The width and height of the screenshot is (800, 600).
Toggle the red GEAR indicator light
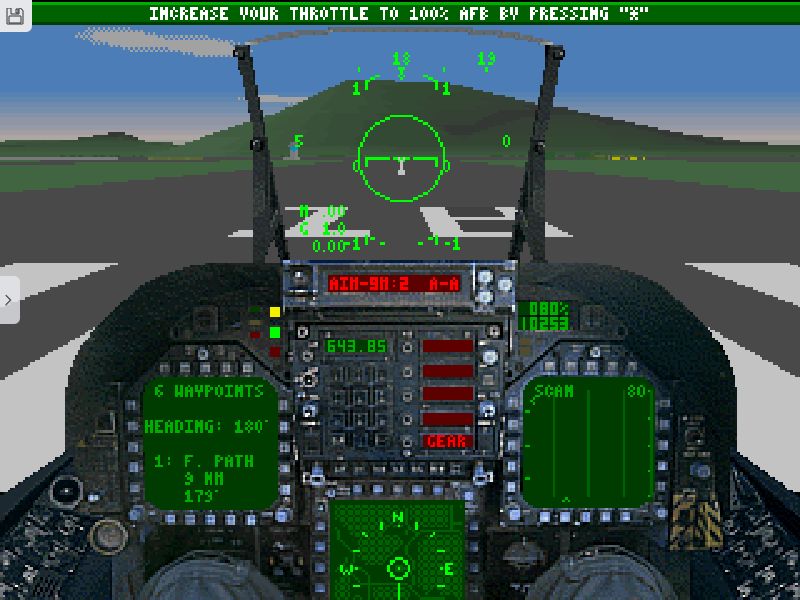pyautogui.click(x=447, y=441)
